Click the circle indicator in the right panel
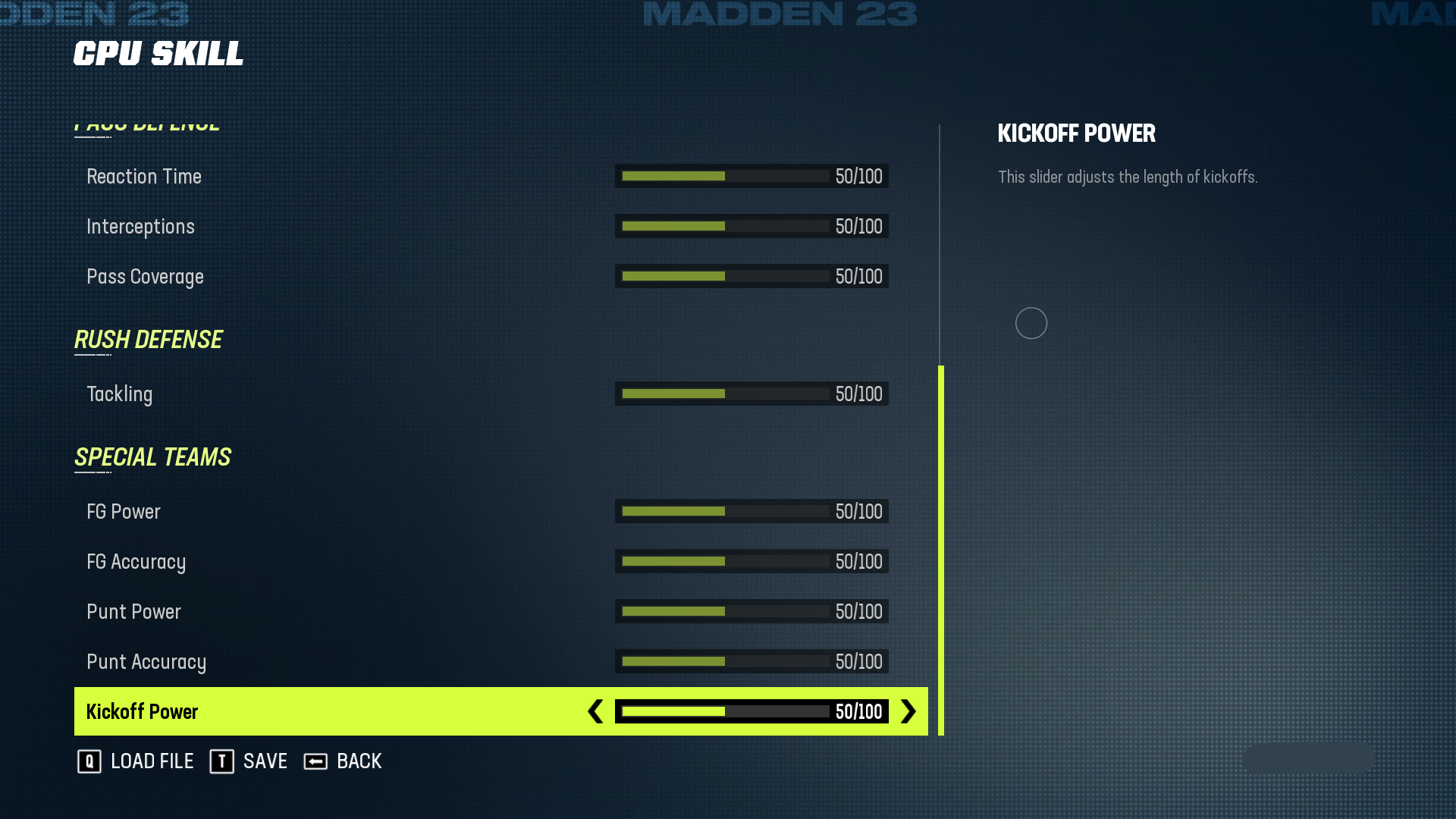 point(1031,323)
